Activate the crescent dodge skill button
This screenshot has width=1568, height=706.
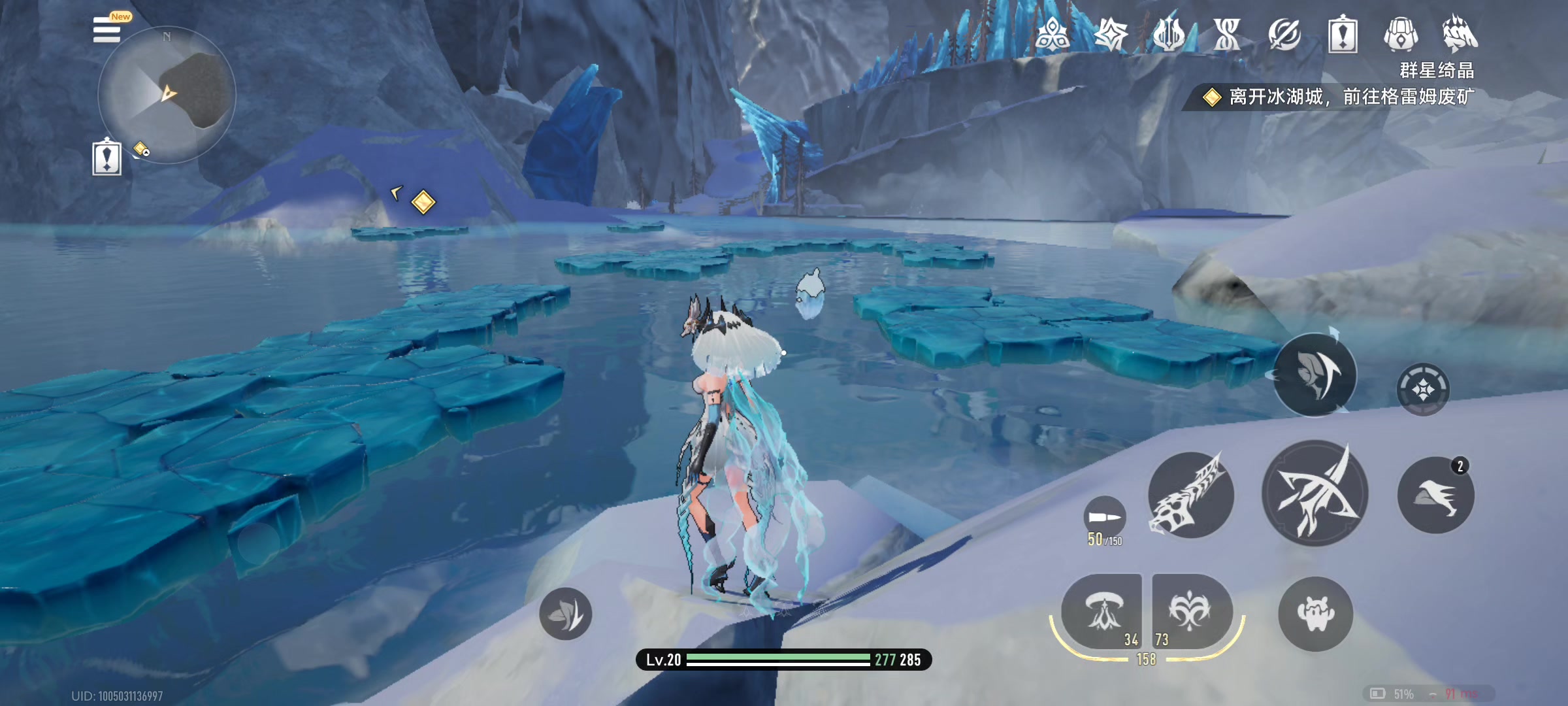(1315, 375)
